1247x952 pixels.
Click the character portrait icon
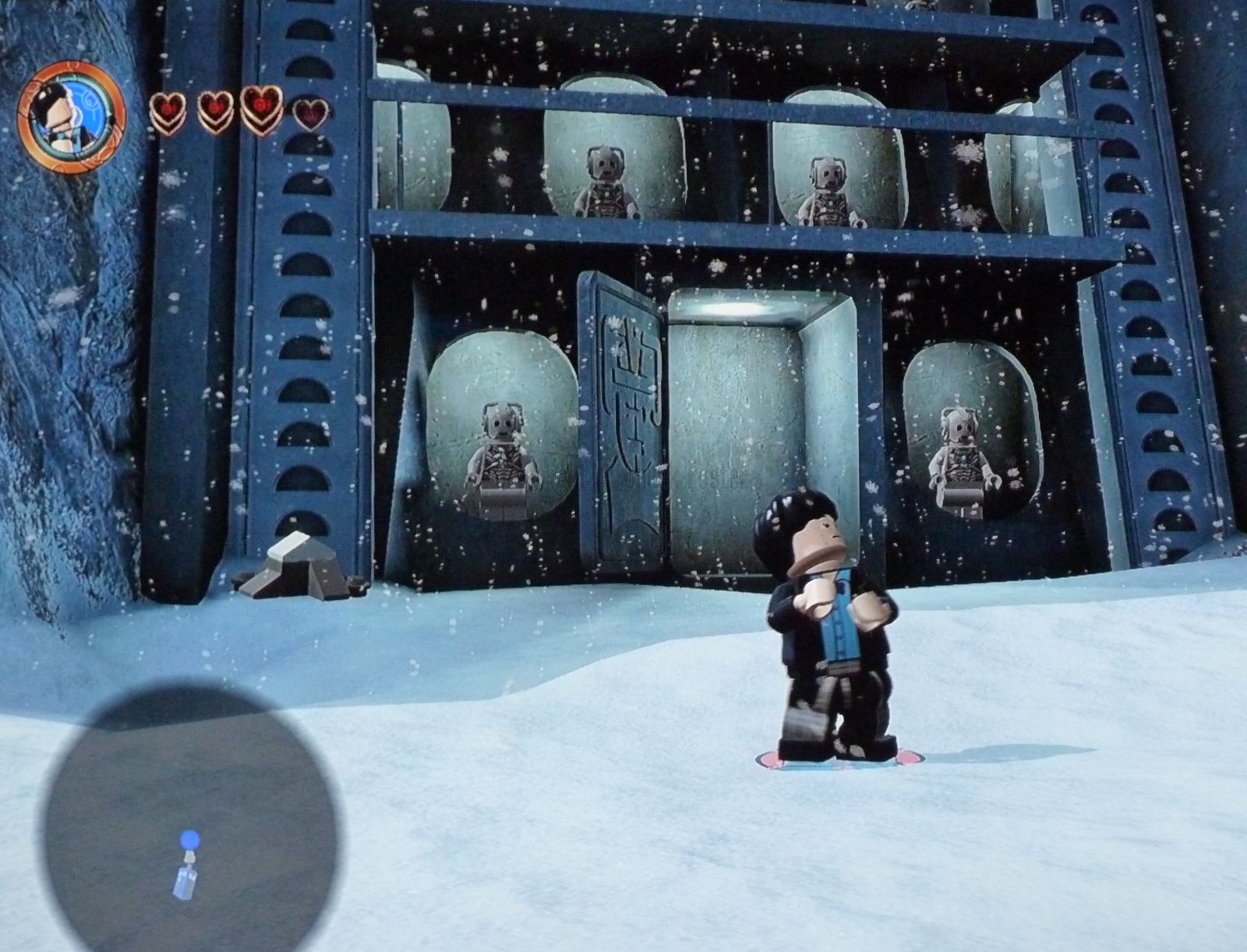[71, 117]
